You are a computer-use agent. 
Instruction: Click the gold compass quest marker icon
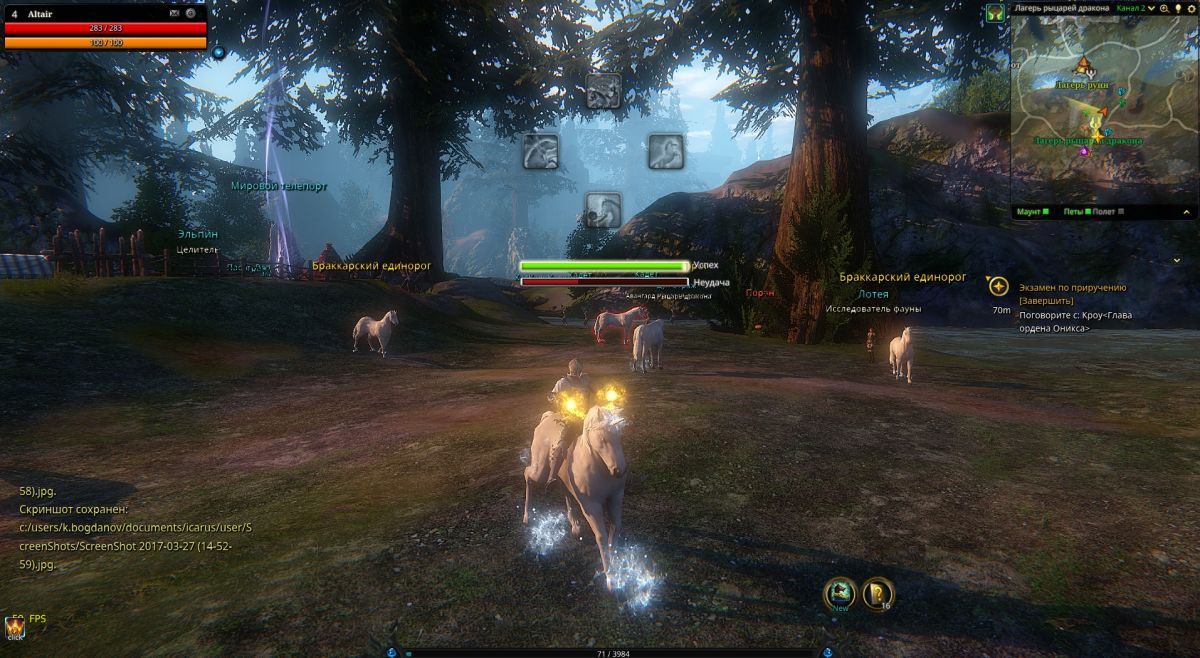point(998,287)
